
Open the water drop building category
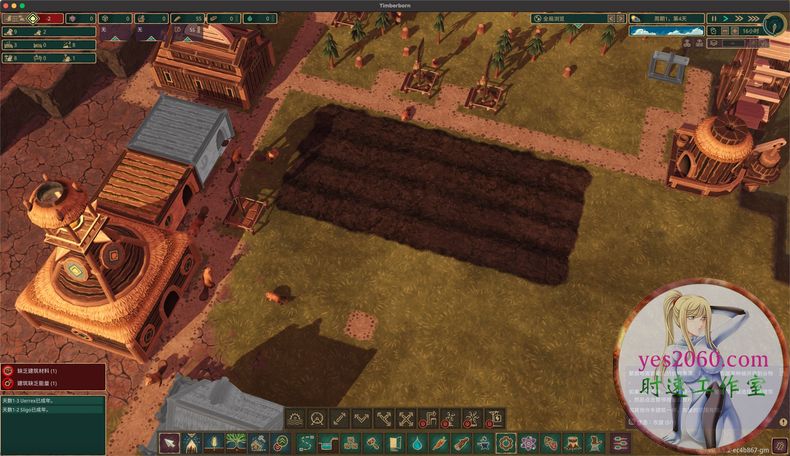[x=417, y=442]
